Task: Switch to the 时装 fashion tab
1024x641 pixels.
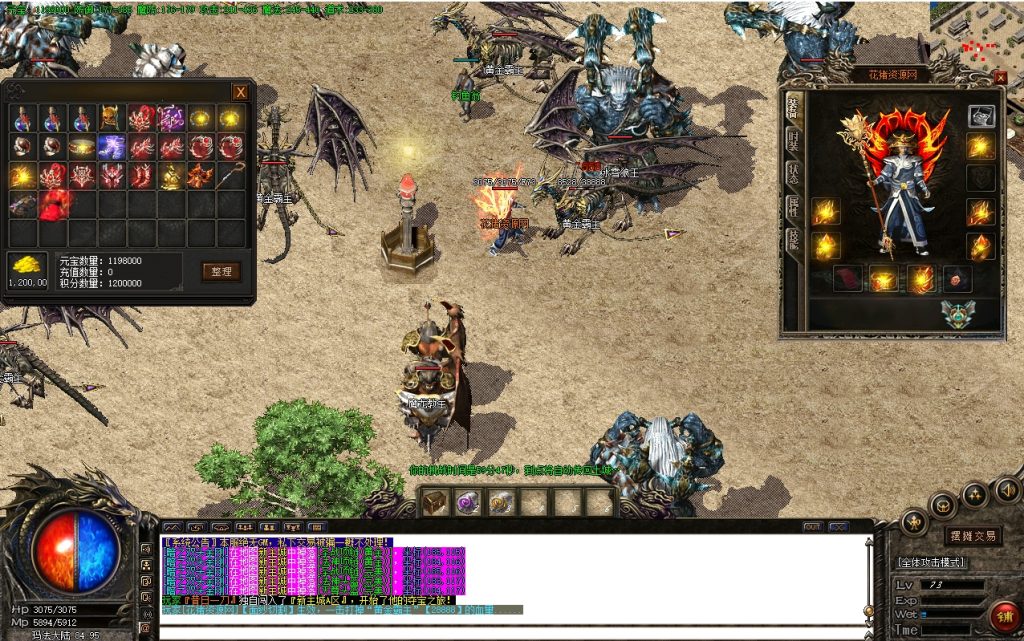Action: click(x=793, y=142)
